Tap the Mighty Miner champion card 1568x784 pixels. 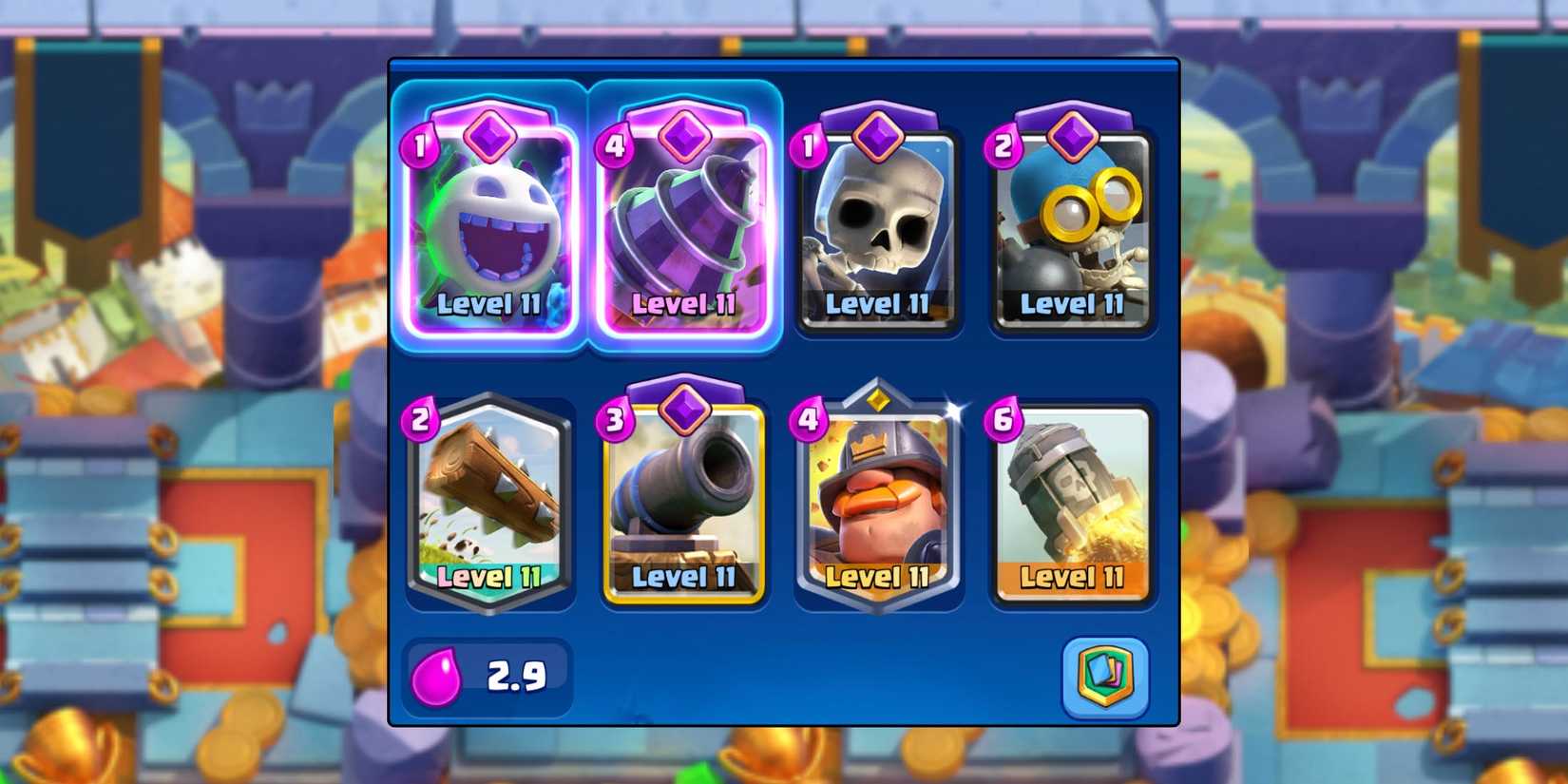point(879,499)
